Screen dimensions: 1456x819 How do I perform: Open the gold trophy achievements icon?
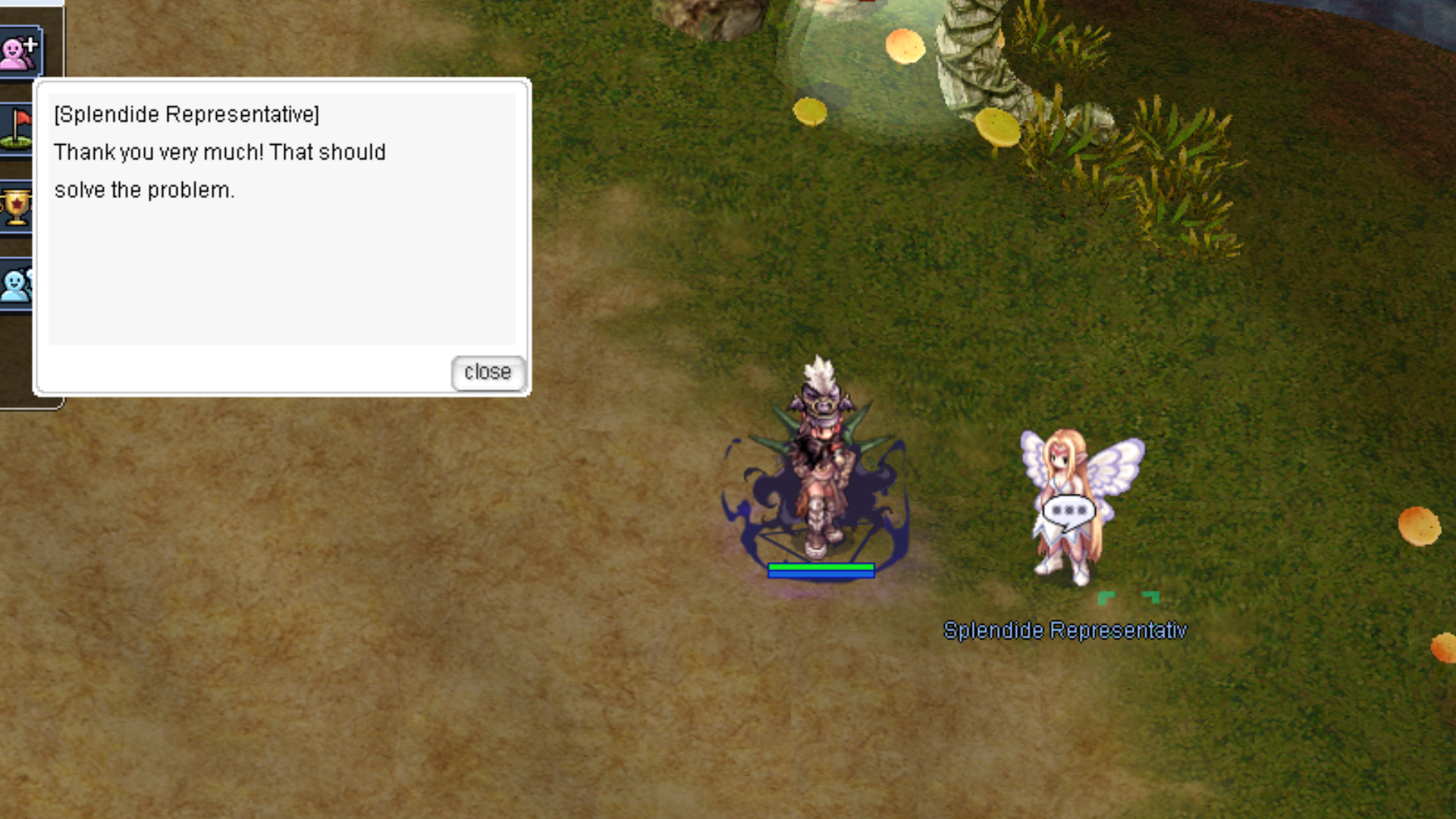coord(16,207)
